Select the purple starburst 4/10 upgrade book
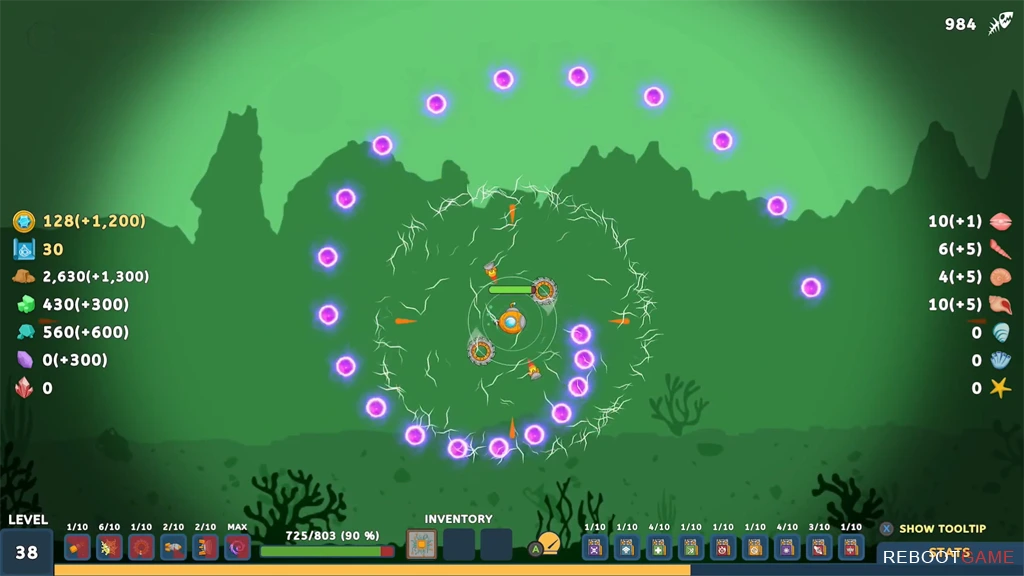Image resolution: width=1024 pixels, height=576 pixels. [x=787, y=547]
